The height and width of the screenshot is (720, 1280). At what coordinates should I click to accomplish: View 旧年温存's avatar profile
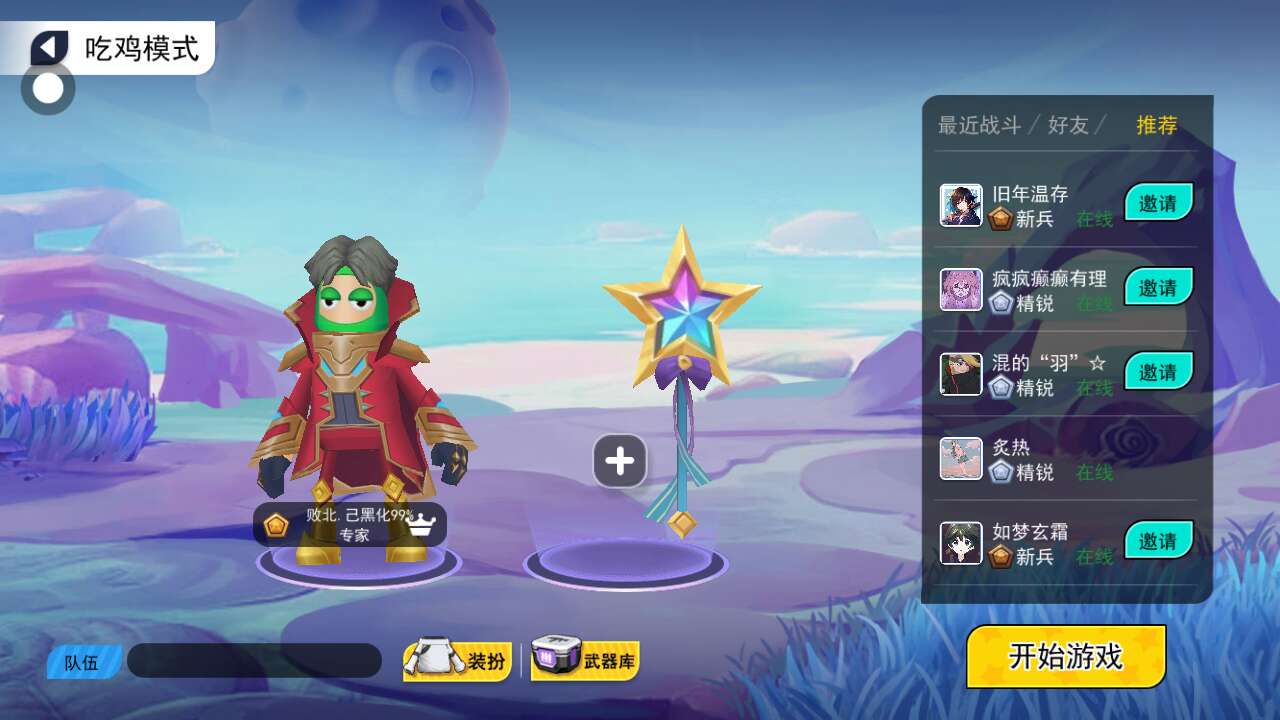[961, 205]
